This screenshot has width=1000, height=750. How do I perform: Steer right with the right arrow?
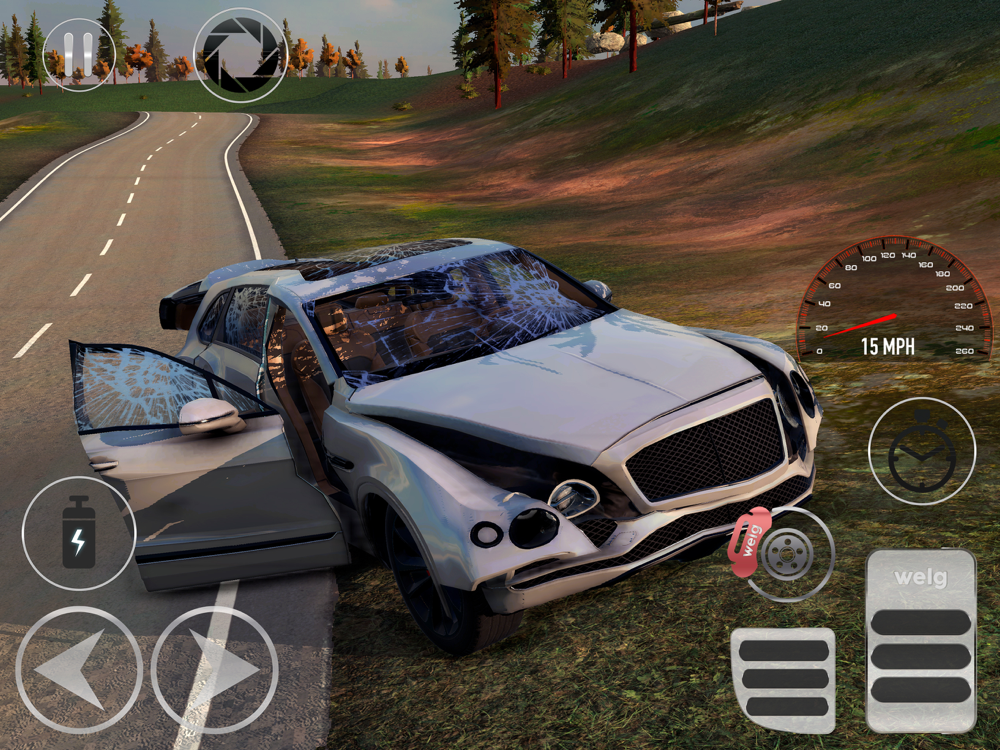[x=214, y=670]
